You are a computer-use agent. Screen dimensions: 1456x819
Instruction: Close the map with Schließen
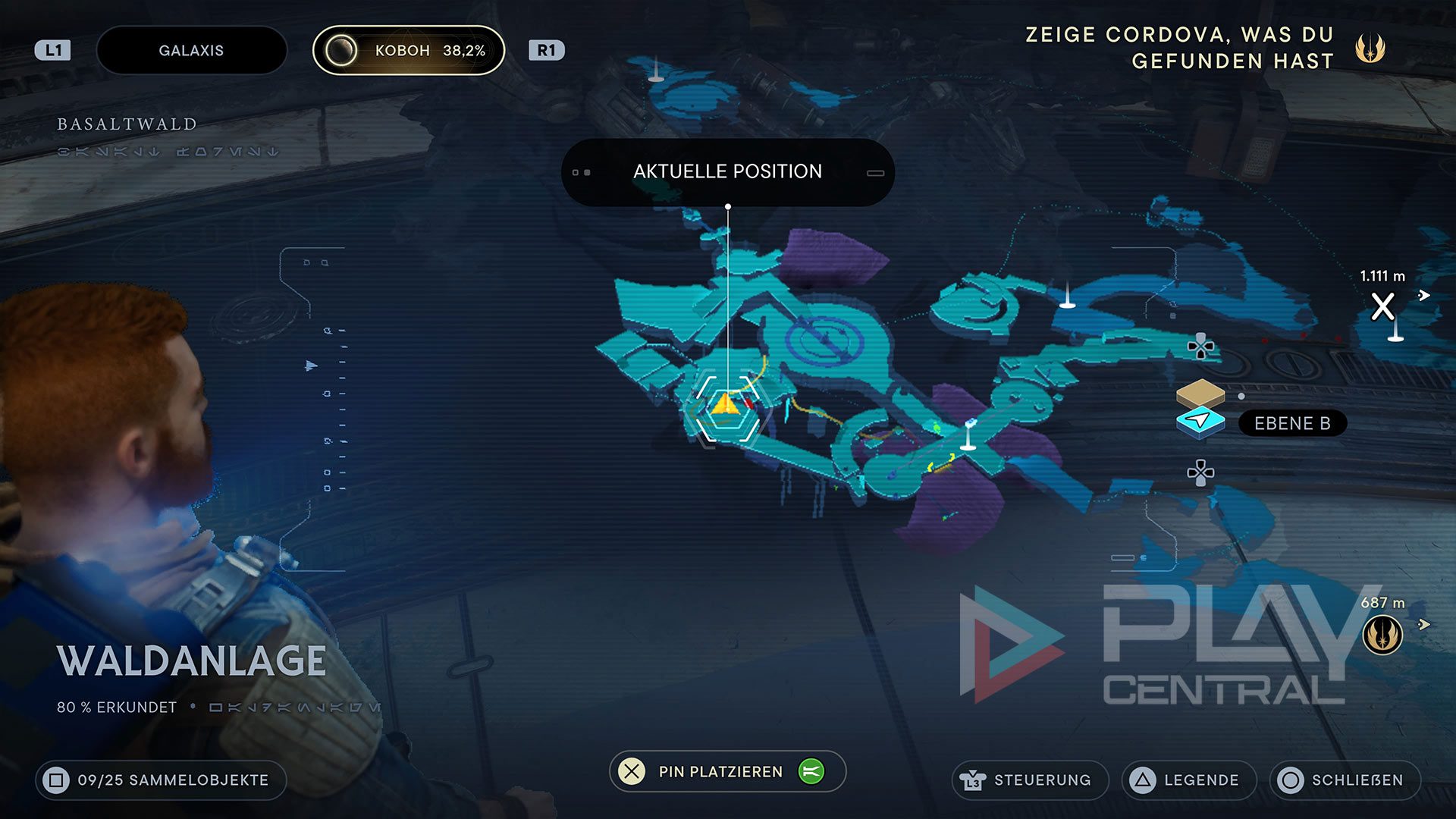point(1344,780)
